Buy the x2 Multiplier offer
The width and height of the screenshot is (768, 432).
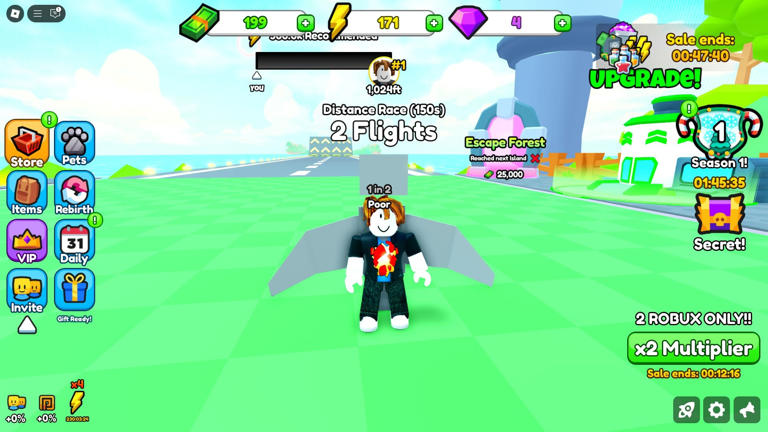pos(693,348)
